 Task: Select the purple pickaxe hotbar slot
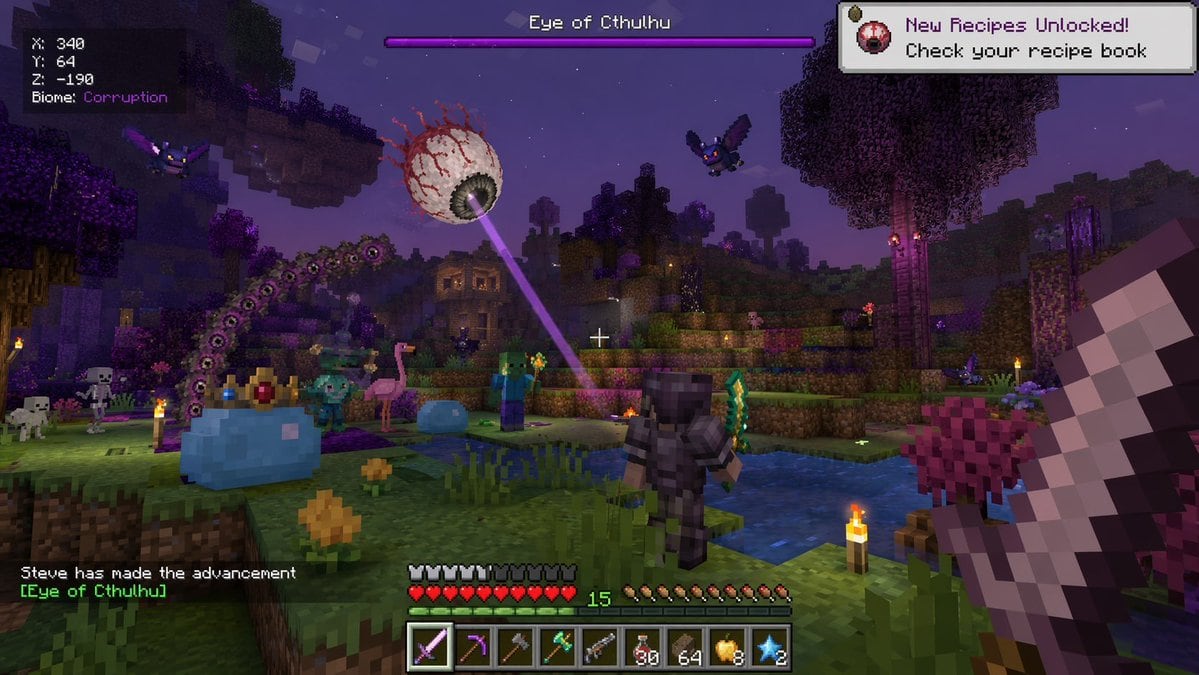click(x=473, y=648)
